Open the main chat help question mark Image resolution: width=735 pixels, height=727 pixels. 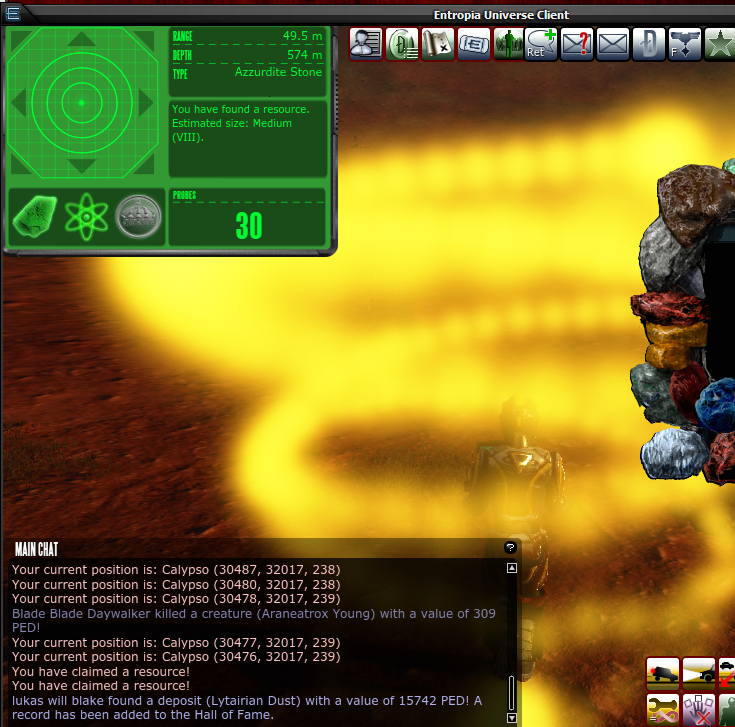click(510, 548)
